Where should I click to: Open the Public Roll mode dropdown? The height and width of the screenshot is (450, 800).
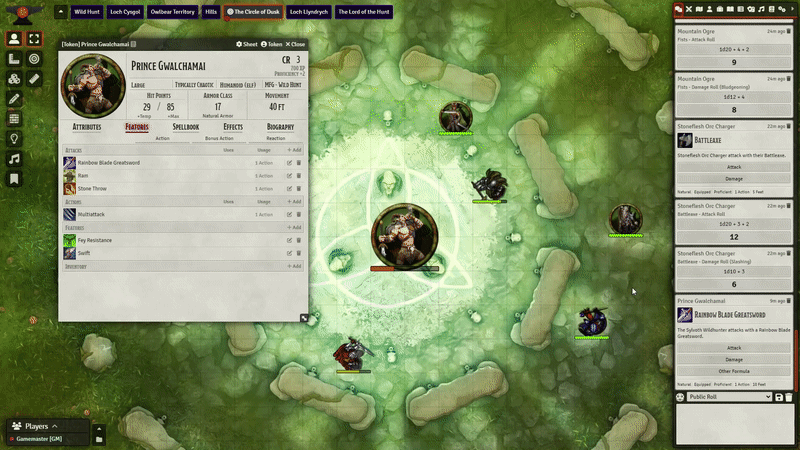click(730, 397)
